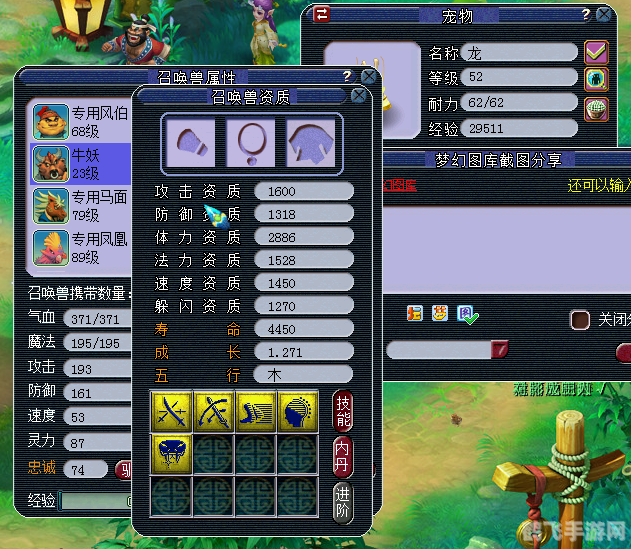Screen dimensions: 631x549
Task: Toggle the 关闭 checkbox
Action: point(580,319)
